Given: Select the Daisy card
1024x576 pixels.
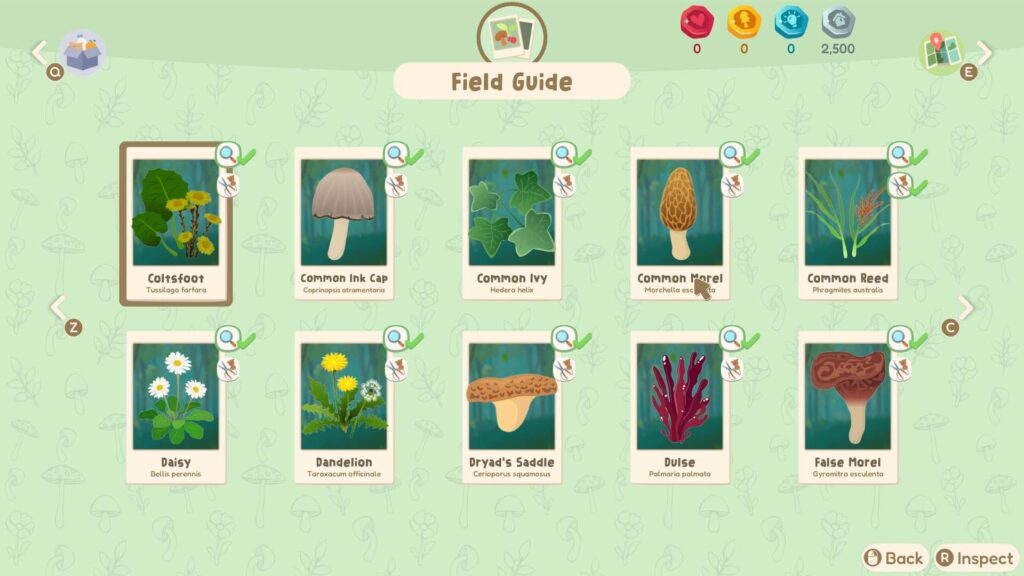Looking at the screenshot, I should (175, 408).
